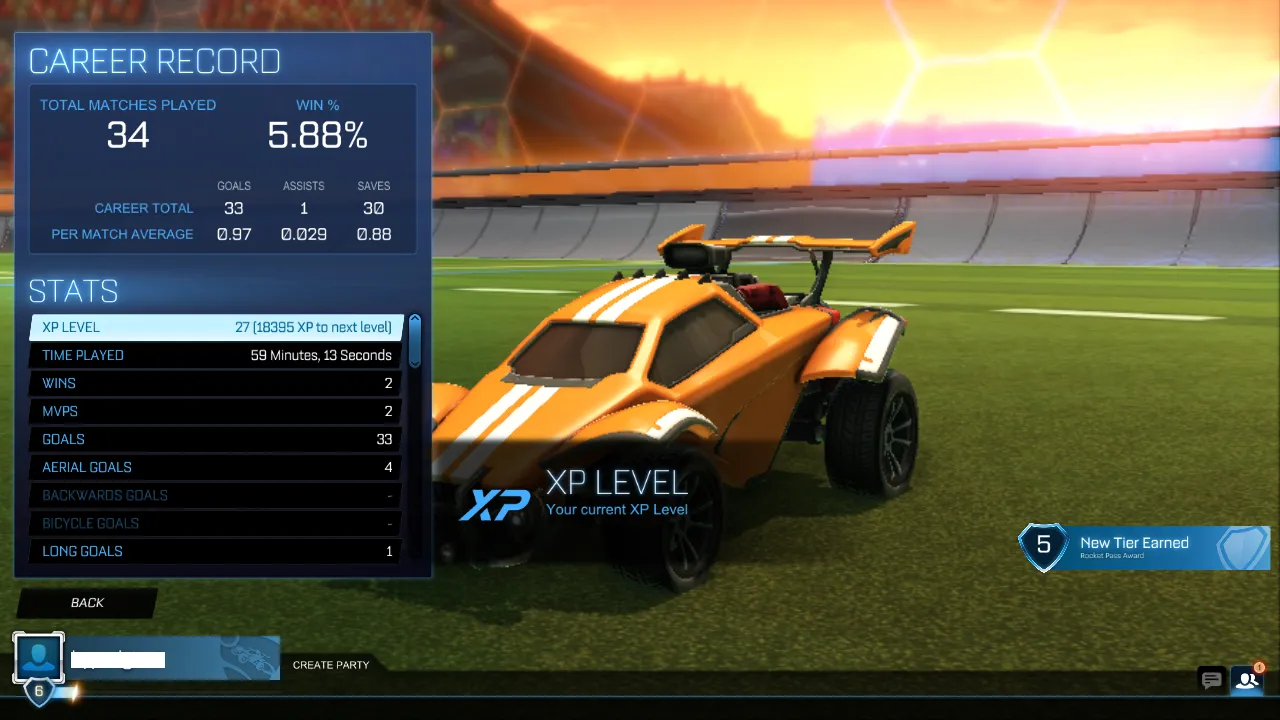The width and height of the screenshot is (1280, 720).
Task: Select the LONG GOALS stat row
Action: point(215,551)
